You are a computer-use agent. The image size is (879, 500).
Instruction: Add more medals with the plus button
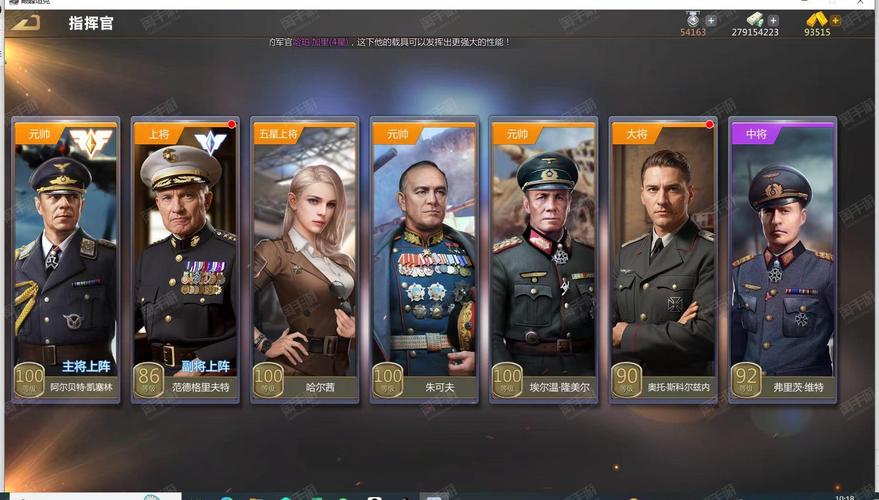(x=711, y=20)
